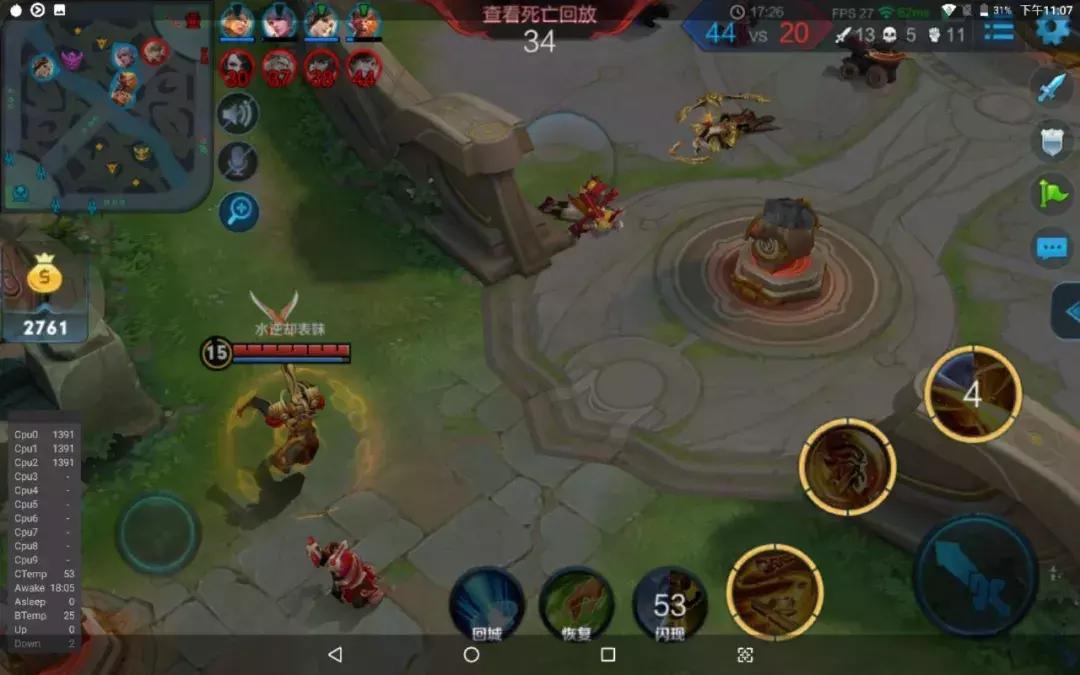Screen dimensions: 1080x675
Task: Tap the Android back navigation button
Action: [x=335, y=654]
